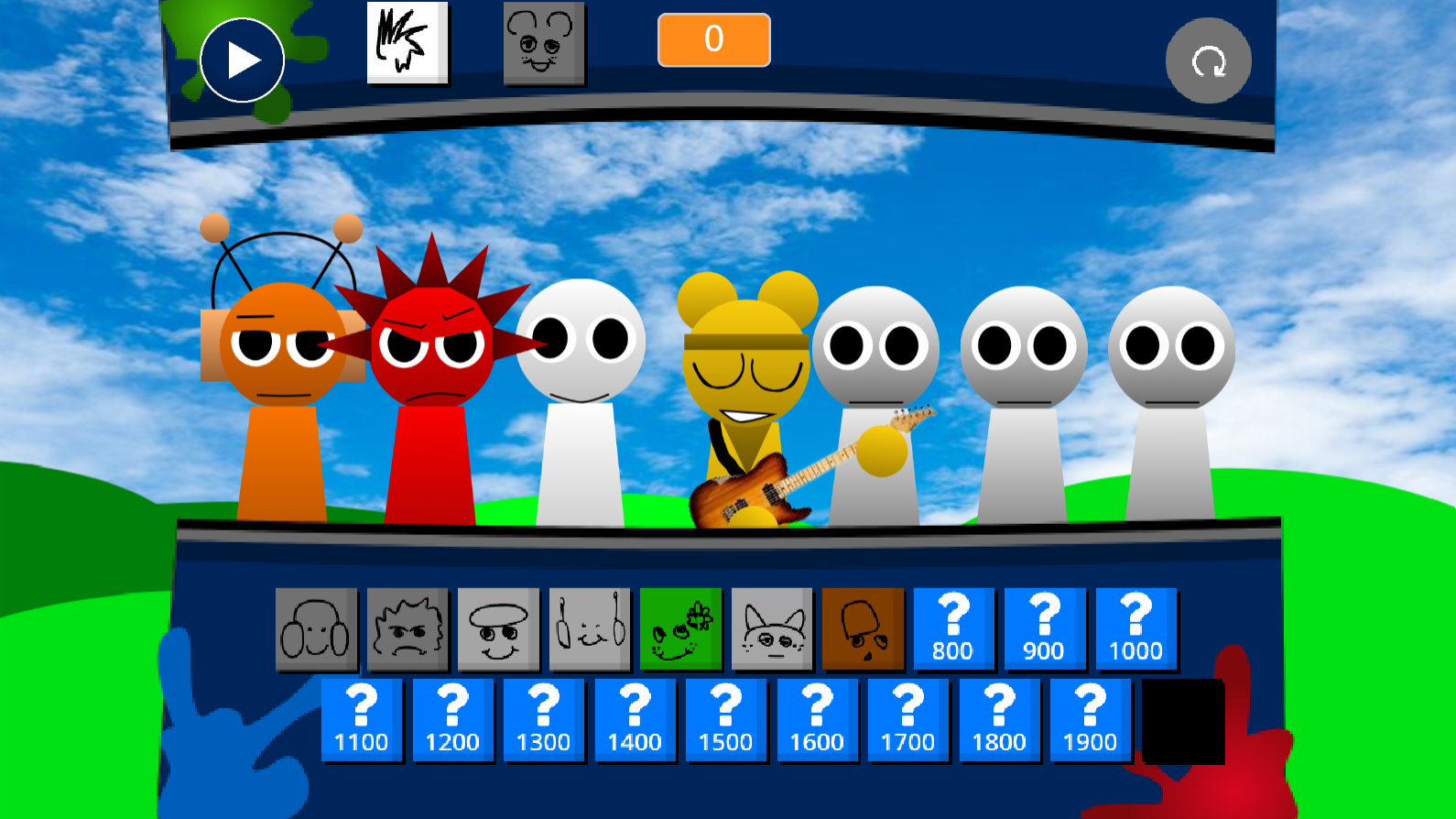Unlock the 900 mystery sound

1045,628
